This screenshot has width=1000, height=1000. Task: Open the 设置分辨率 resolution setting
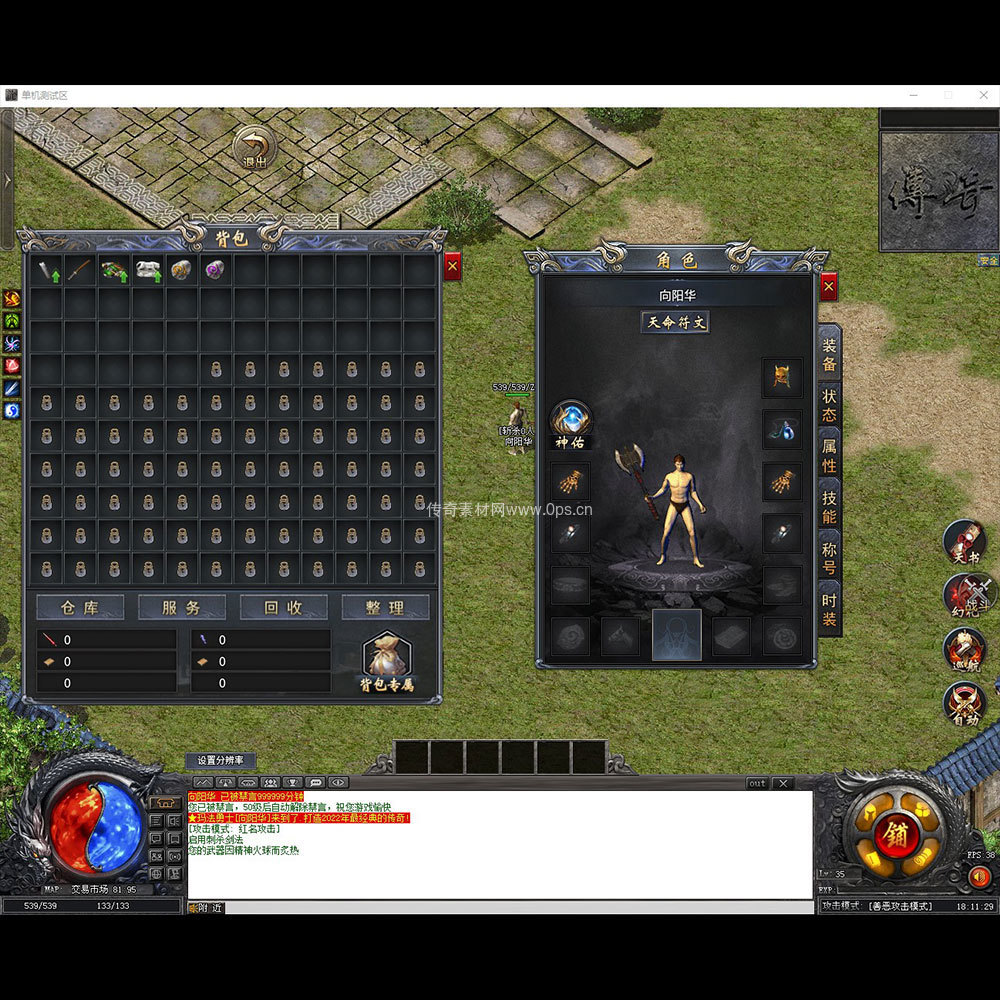click(220, 761)
